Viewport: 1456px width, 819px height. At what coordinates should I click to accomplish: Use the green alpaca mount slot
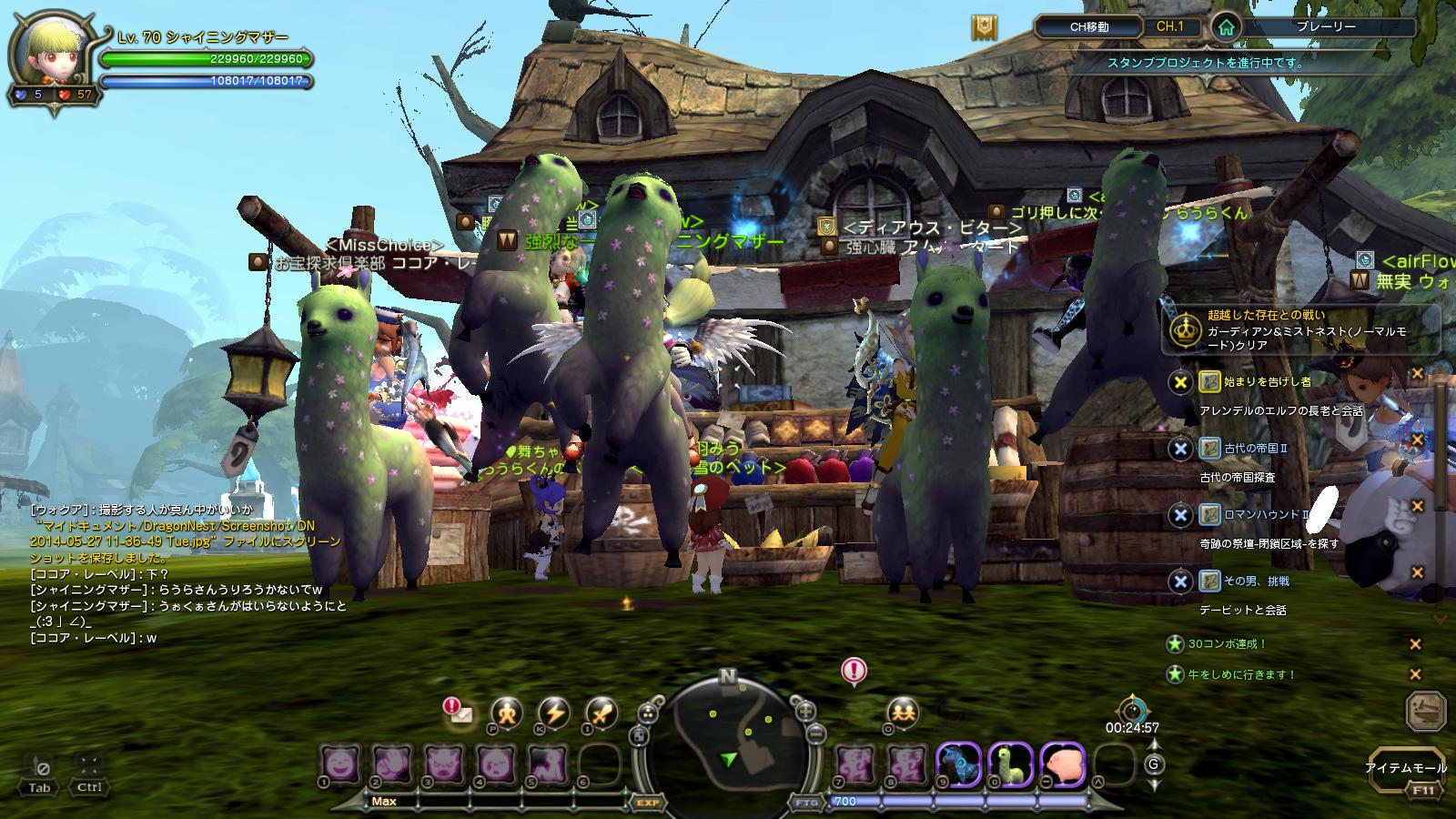pyautogui.click(x=1011, y=763)
